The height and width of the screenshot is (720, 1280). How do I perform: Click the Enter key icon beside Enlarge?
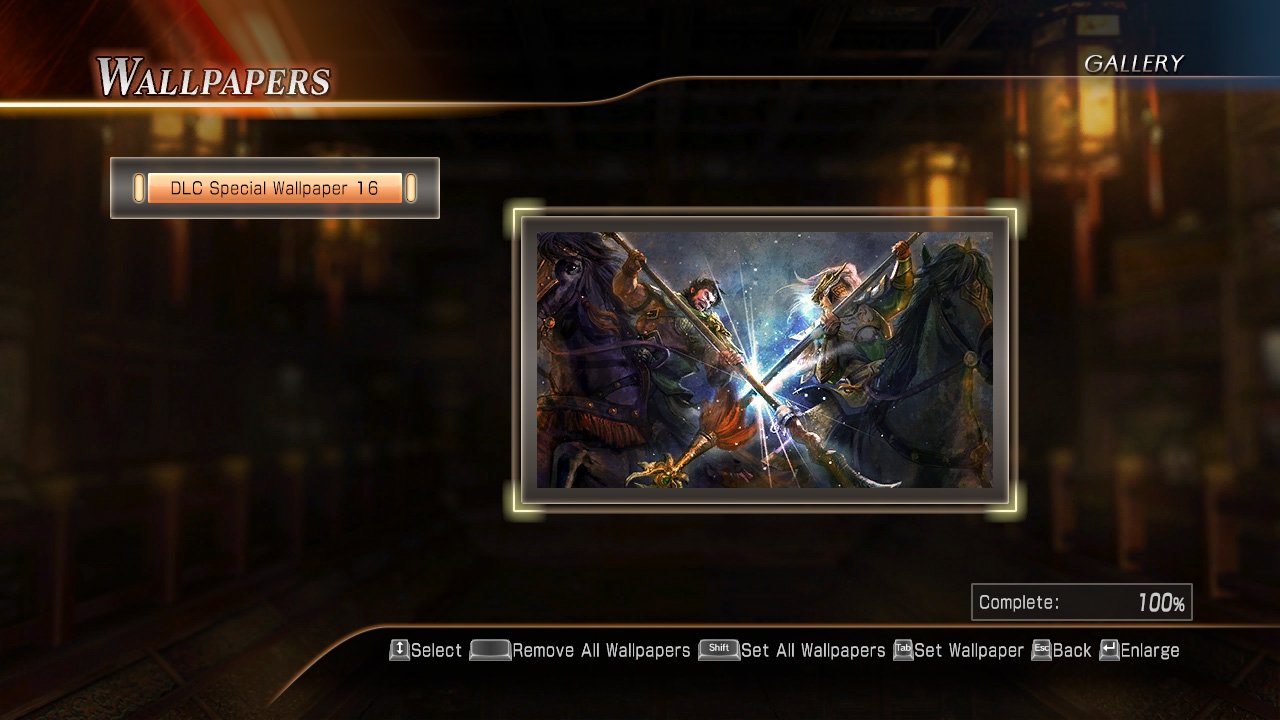[1106, 650]
